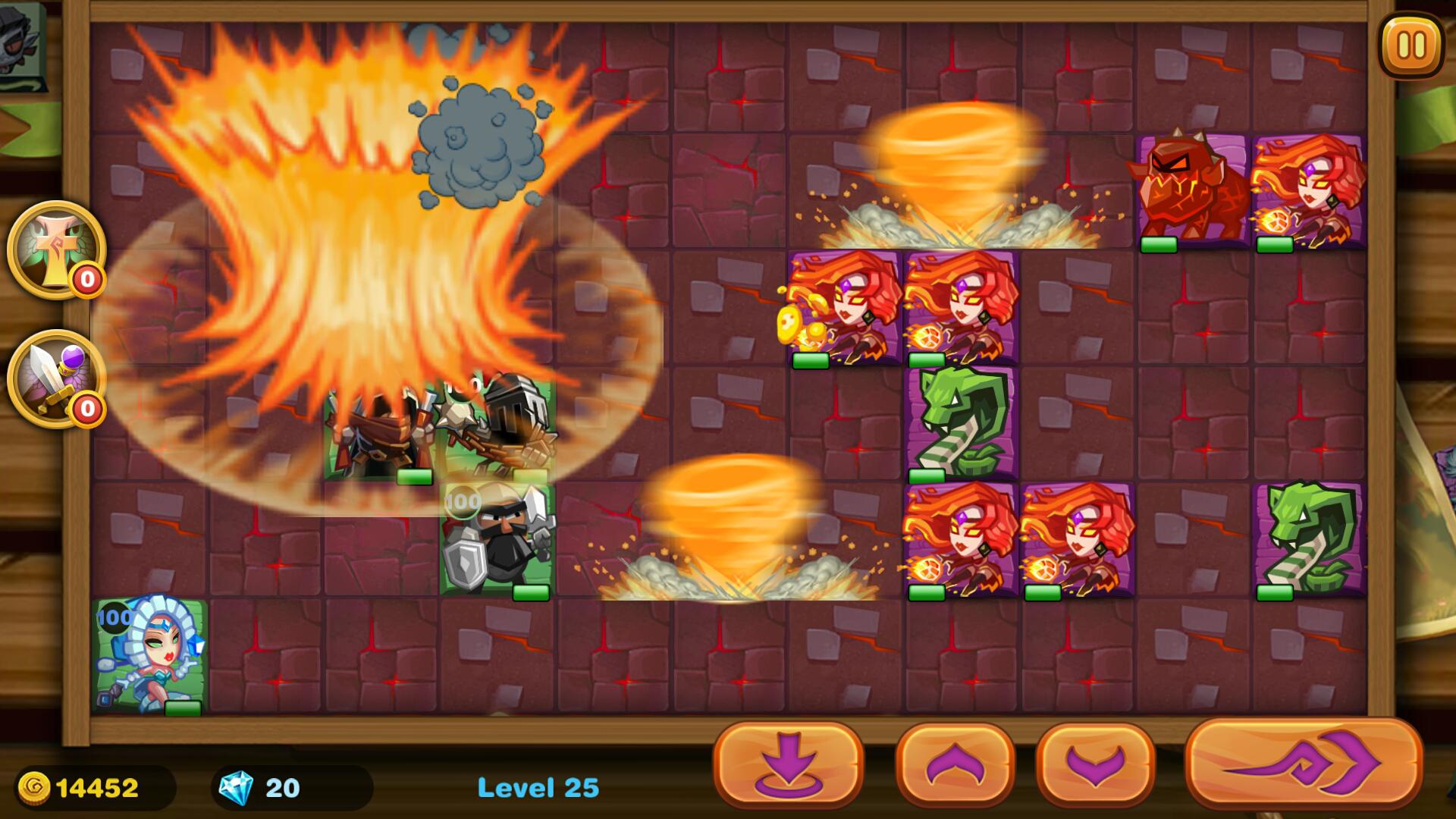
Task: Pause the game with the orange button
Action: [x=1410, y=45]
